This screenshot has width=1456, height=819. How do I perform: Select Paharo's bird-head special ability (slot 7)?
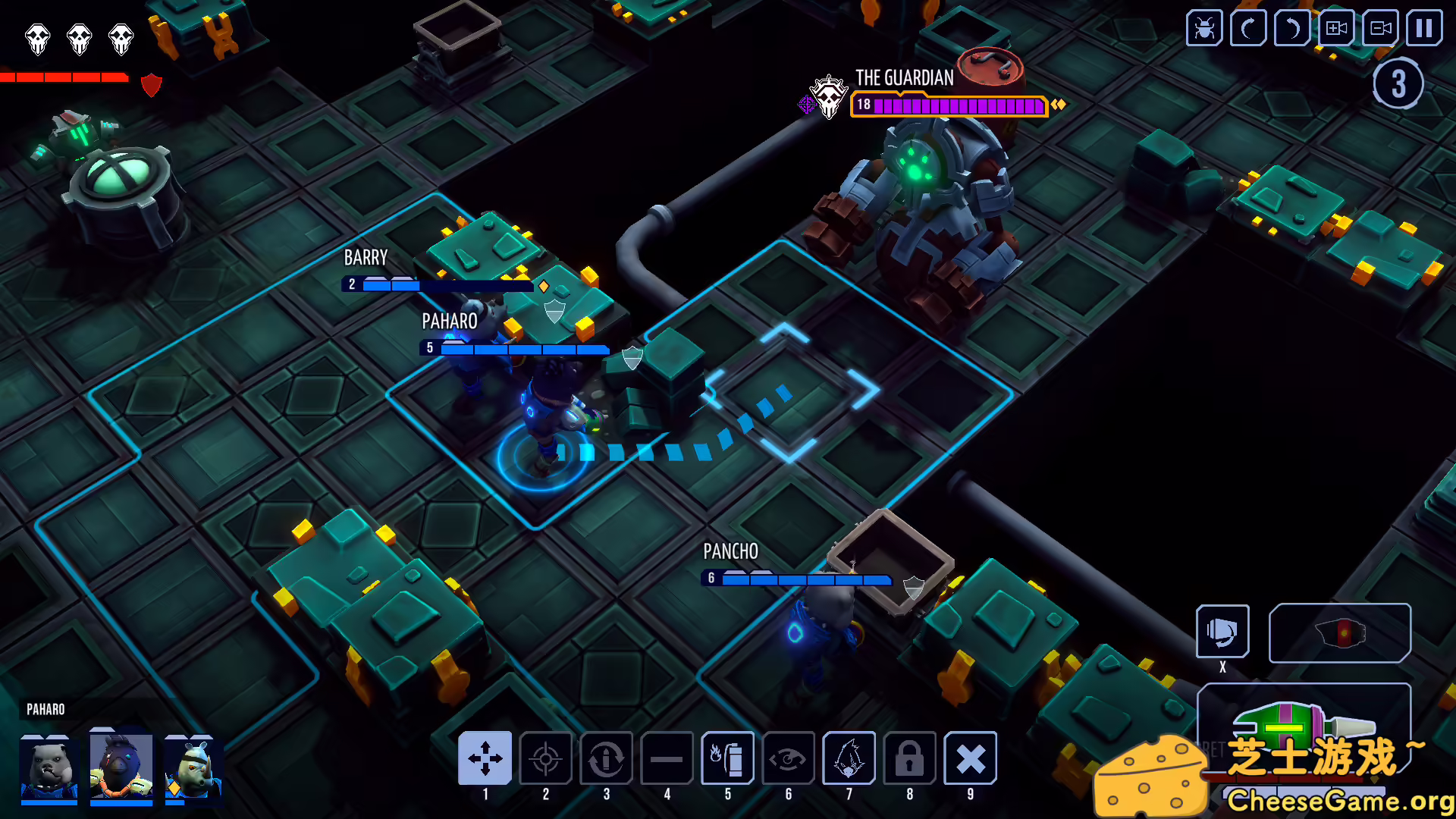coord(849,758)
